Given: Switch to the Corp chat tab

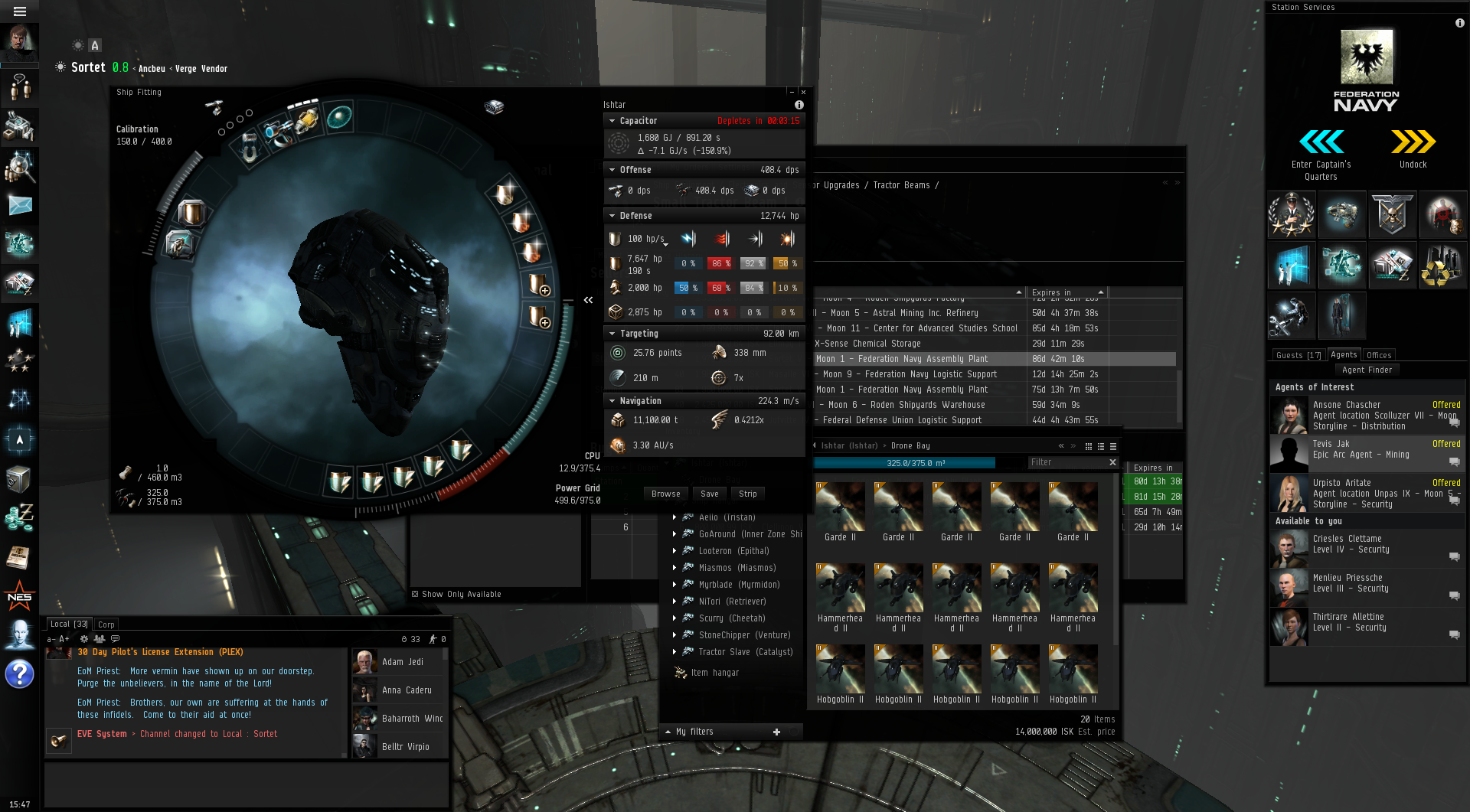Looking at the screenshot, I should (106, 624).
